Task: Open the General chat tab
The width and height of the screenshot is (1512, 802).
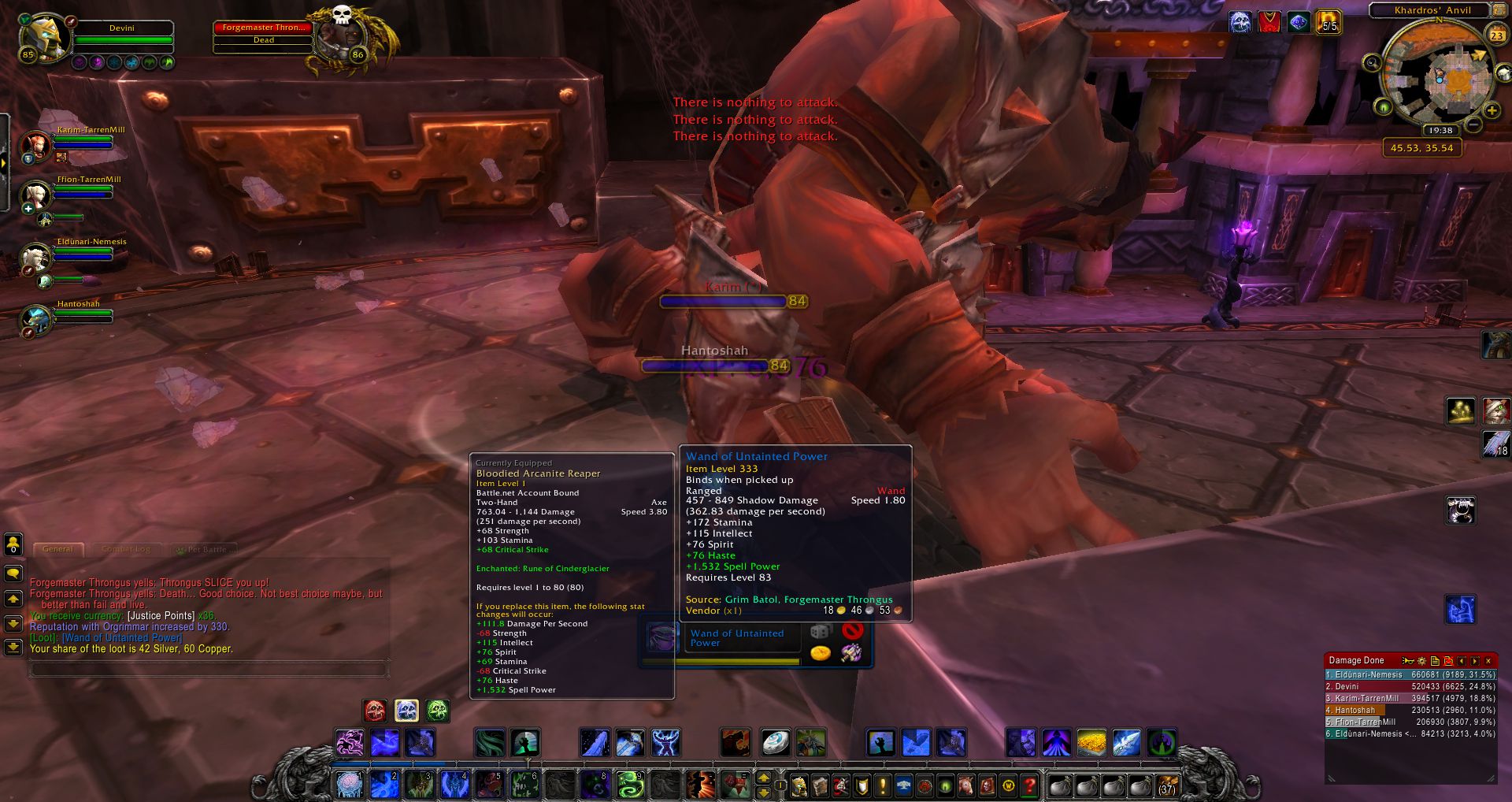Action: pyautogui.click(x=57, y=549)
